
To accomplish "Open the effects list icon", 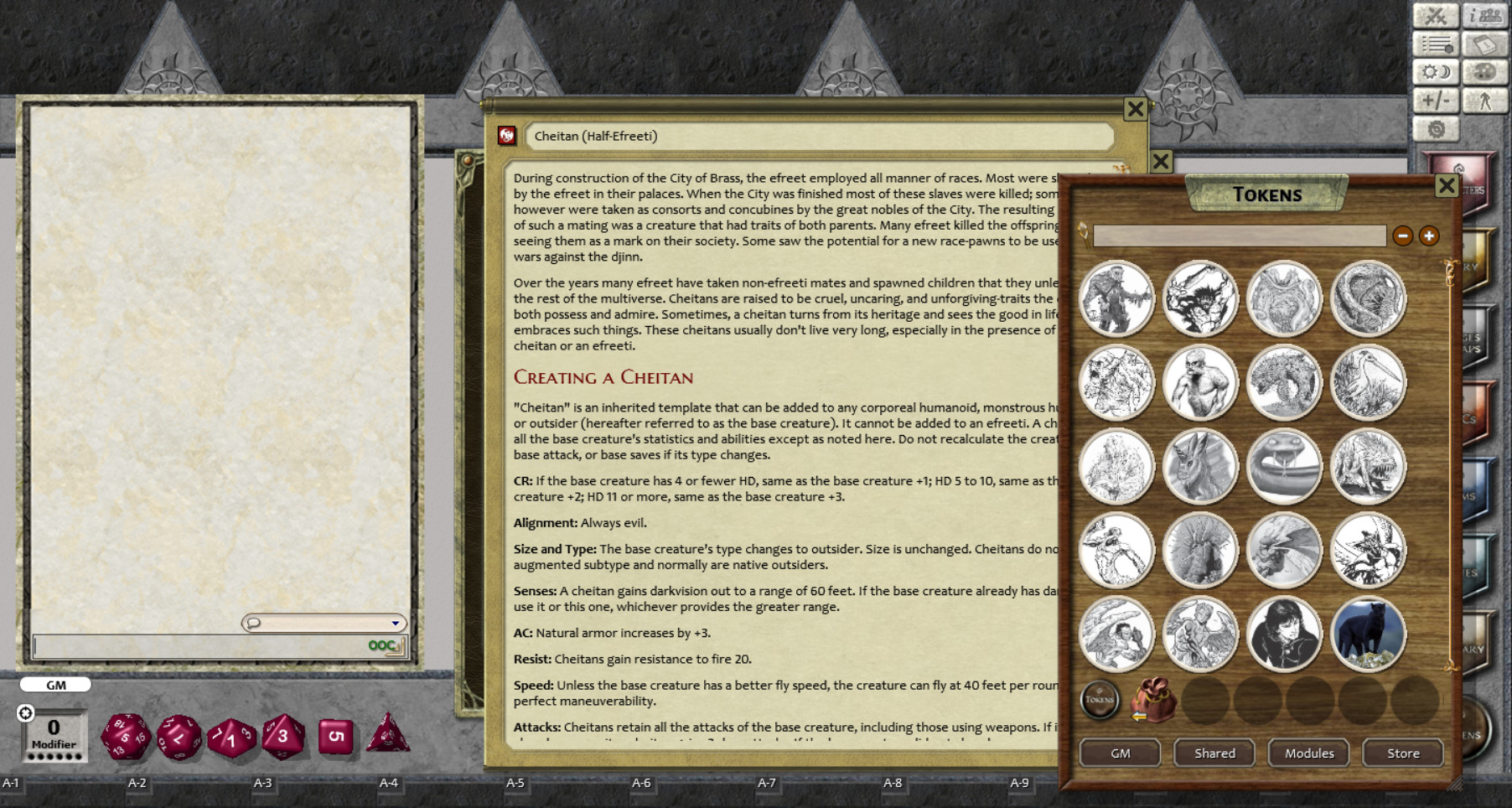I will point(1437,44).
